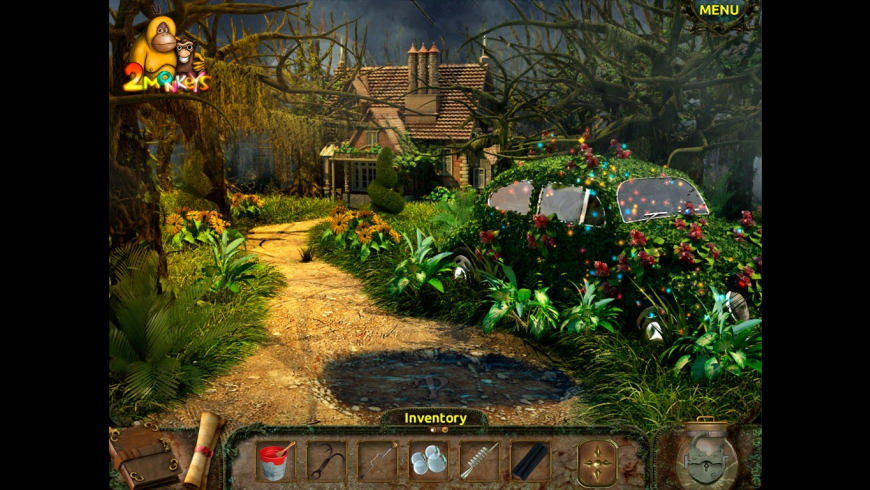Image resolution: width=870 pixels, height=490 pixels.
Task: Click the gold compass star button
Action: click(x=597, y=462)
